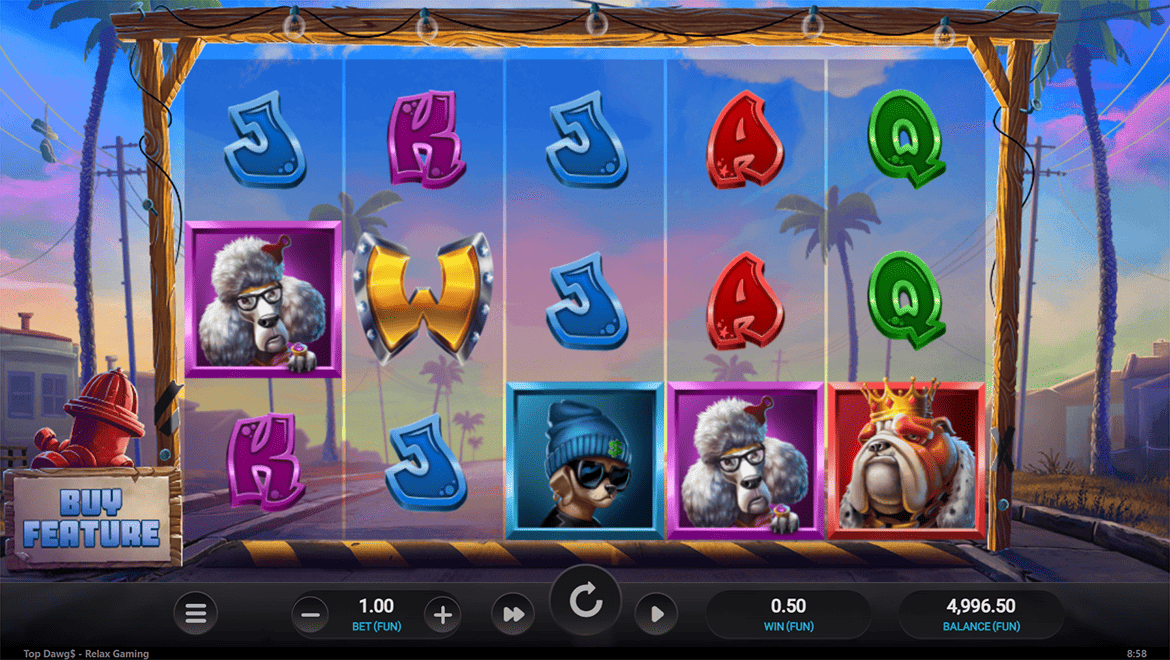Open the hamburger menu

(x=196, y=614)
